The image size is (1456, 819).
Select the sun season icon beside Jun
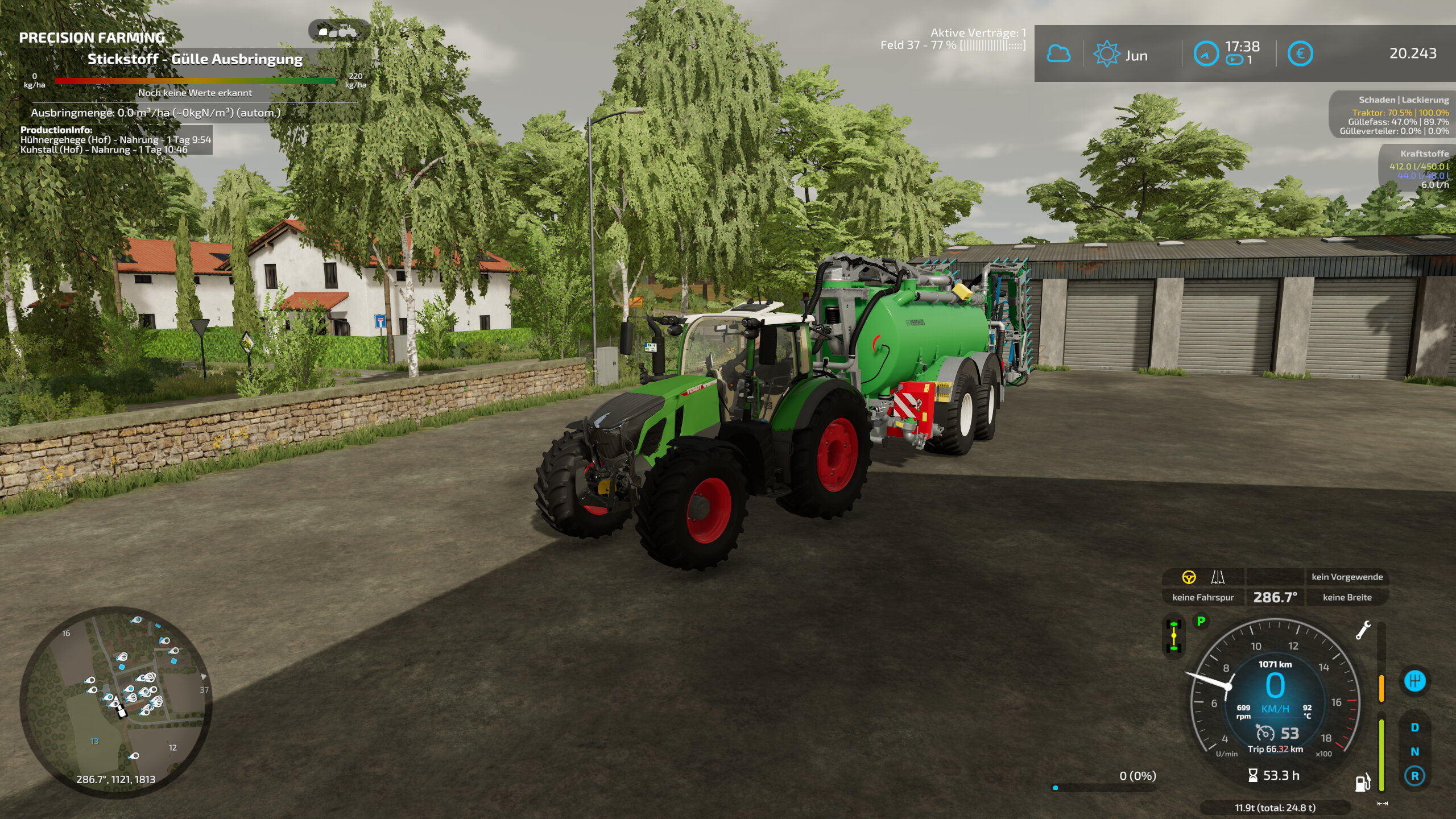tap(1106, 55)
